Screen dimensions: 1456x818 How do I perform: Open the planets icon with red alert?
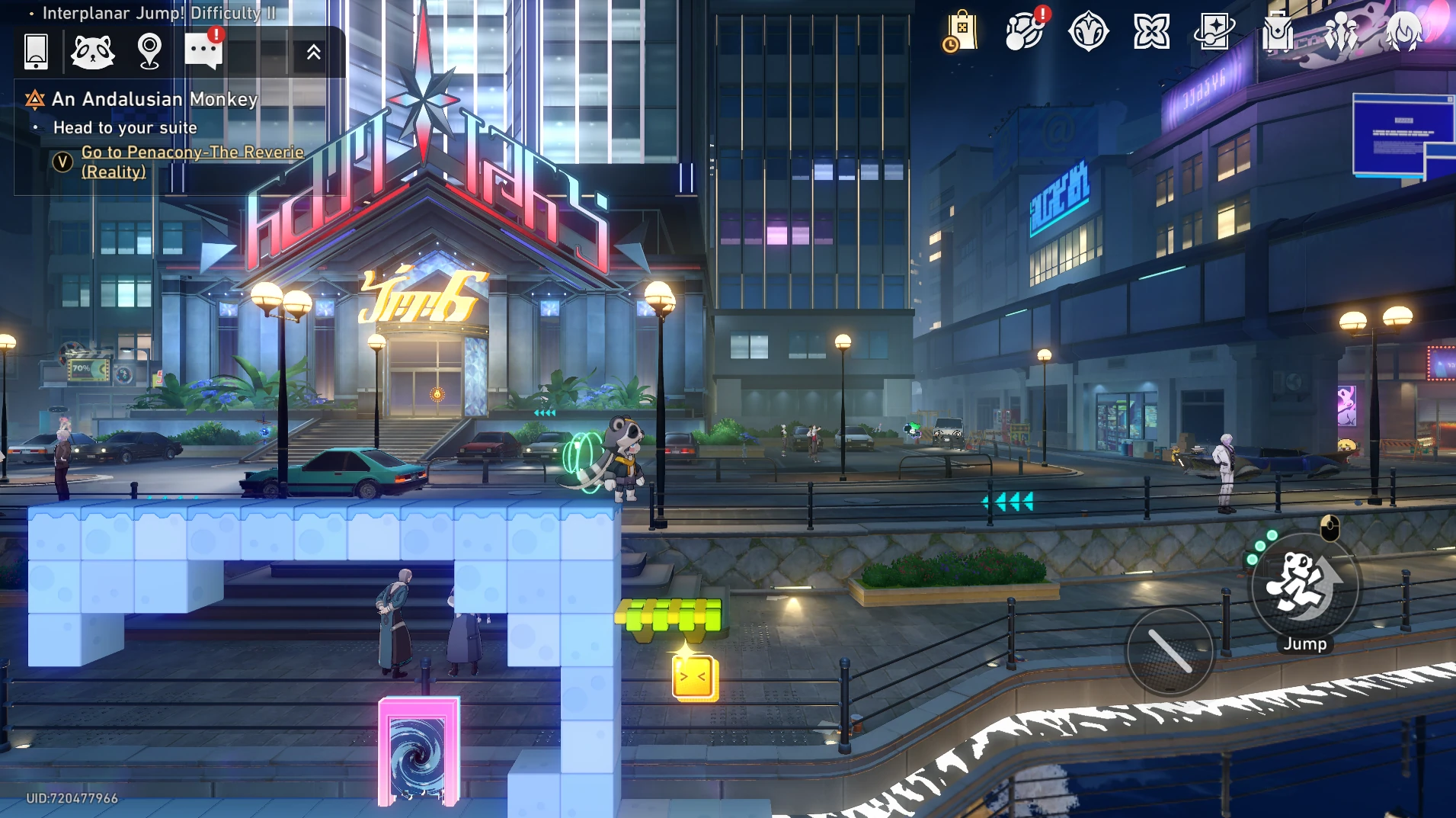[1024, 32]
